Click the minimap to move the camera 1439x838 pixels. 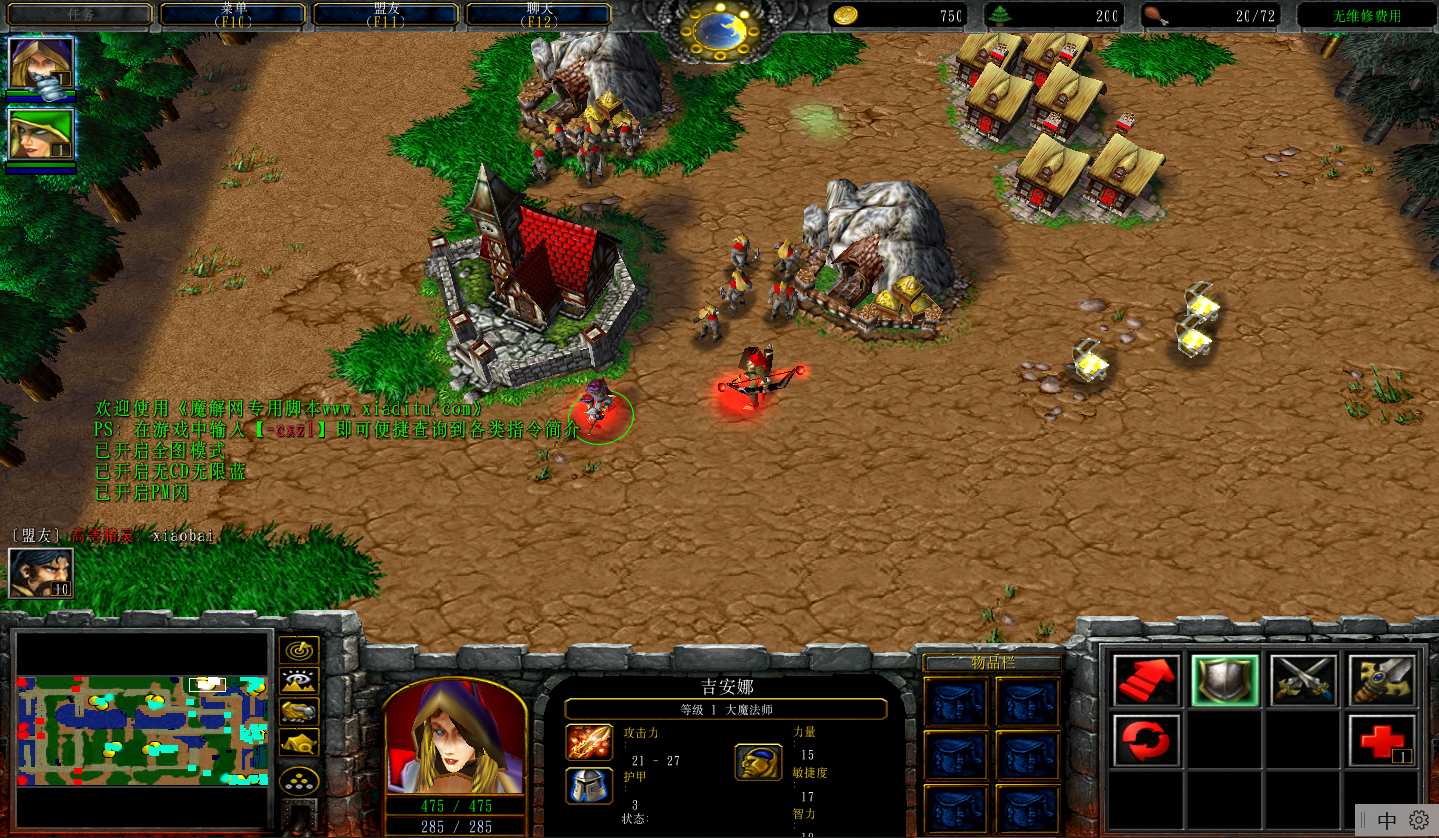(x=142, y=729)
